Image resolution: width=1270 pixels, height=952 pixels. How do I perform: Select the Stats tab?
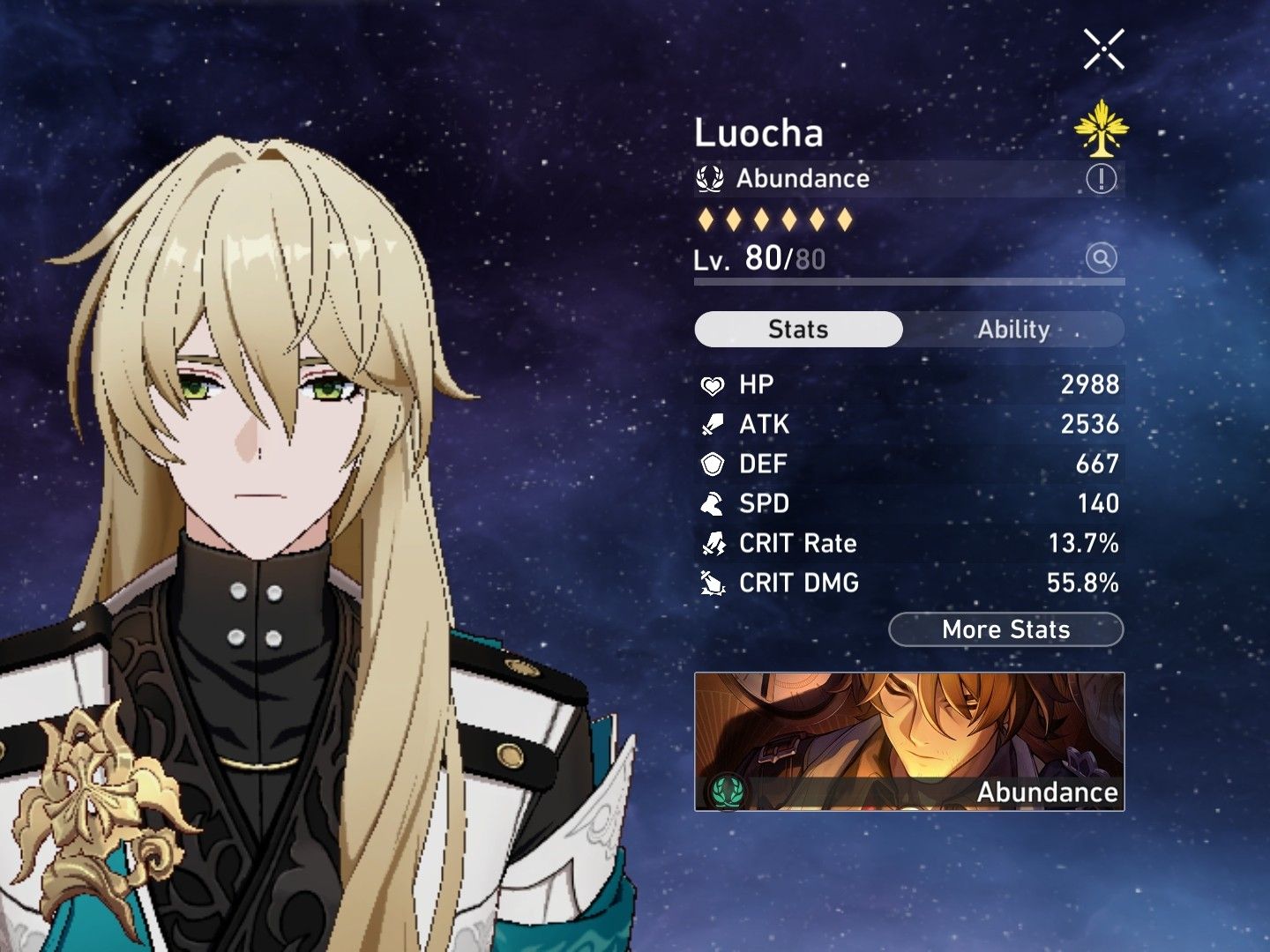click(x=798, y=329)
